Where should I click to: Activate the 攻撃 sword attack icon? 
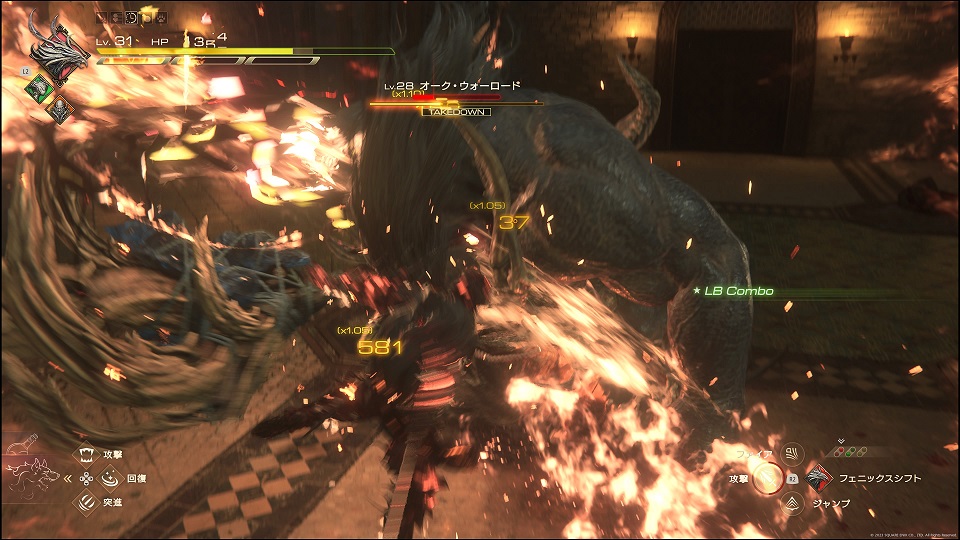[x=767, y=479]
